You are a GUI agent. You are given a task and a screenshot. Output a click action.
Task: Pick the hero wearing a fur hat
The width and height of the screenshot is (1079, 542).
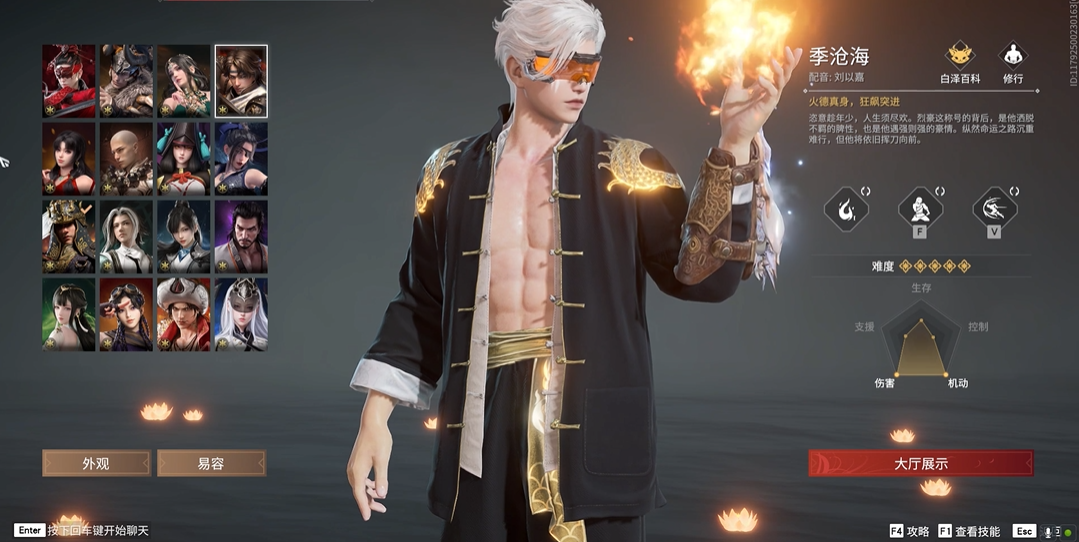(184, 314)
